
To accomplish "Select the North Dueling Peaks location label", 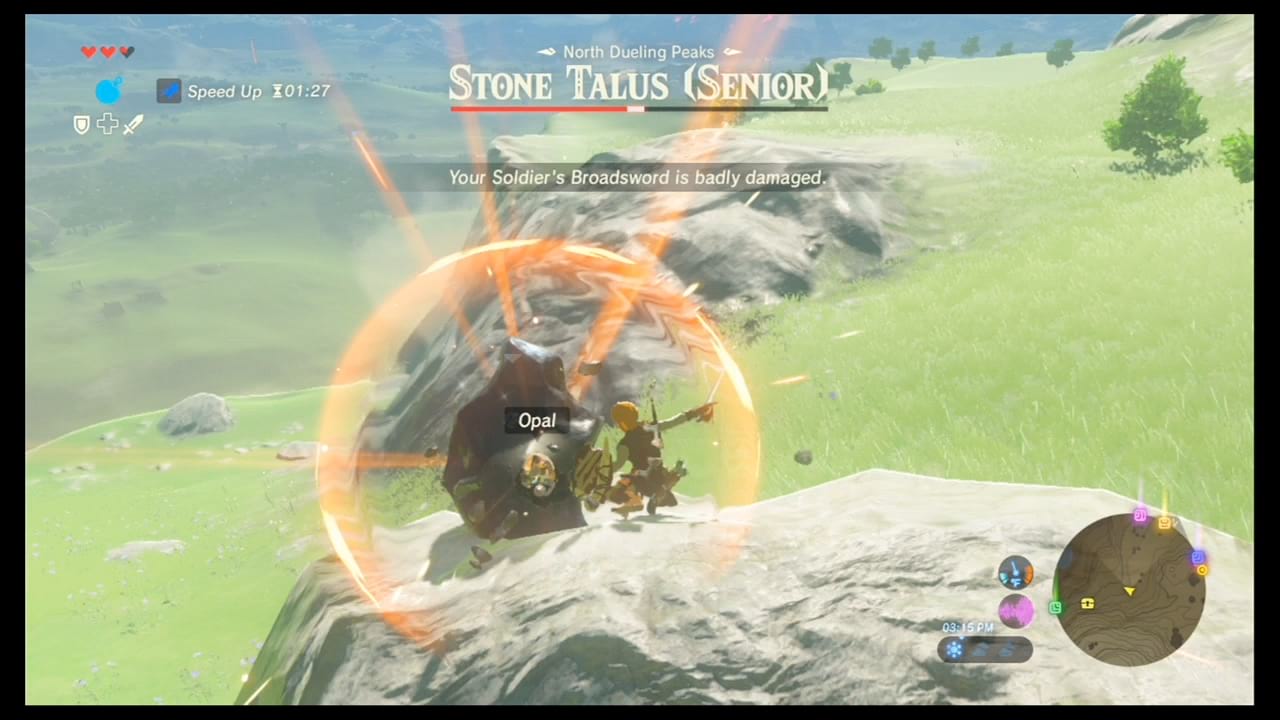I will pos(639,51).
